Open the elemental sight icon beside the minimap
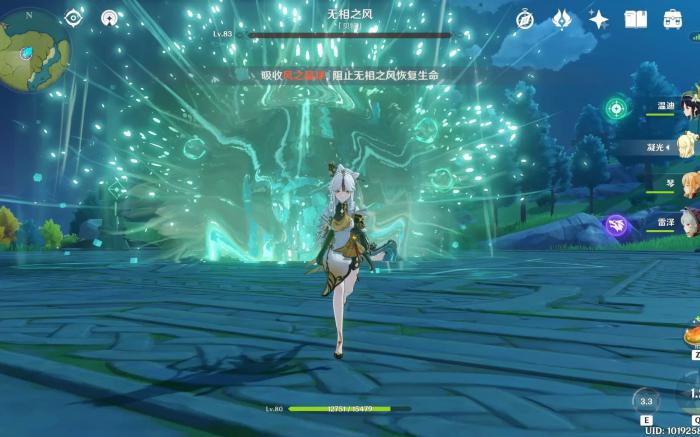Screen dimensions: 700x437 [x=109, y=18]
